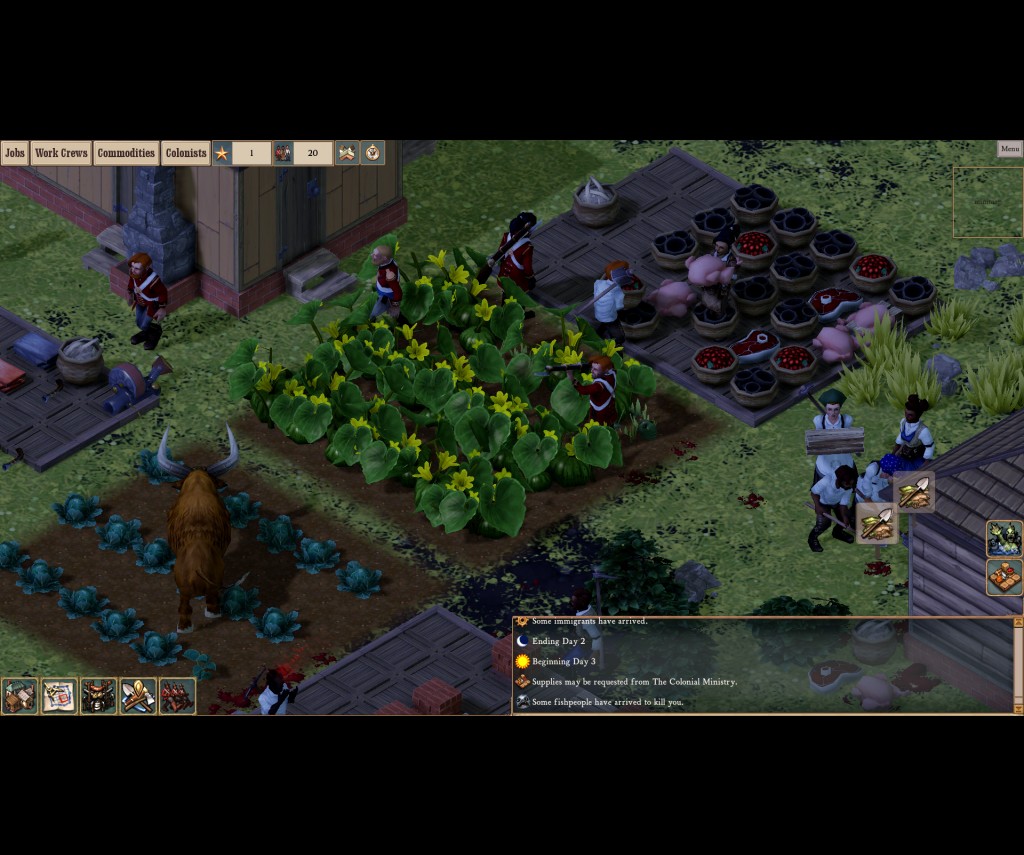Open the Colonists roster
This screenshot has height=855, width=1024.
coord(186,153)
